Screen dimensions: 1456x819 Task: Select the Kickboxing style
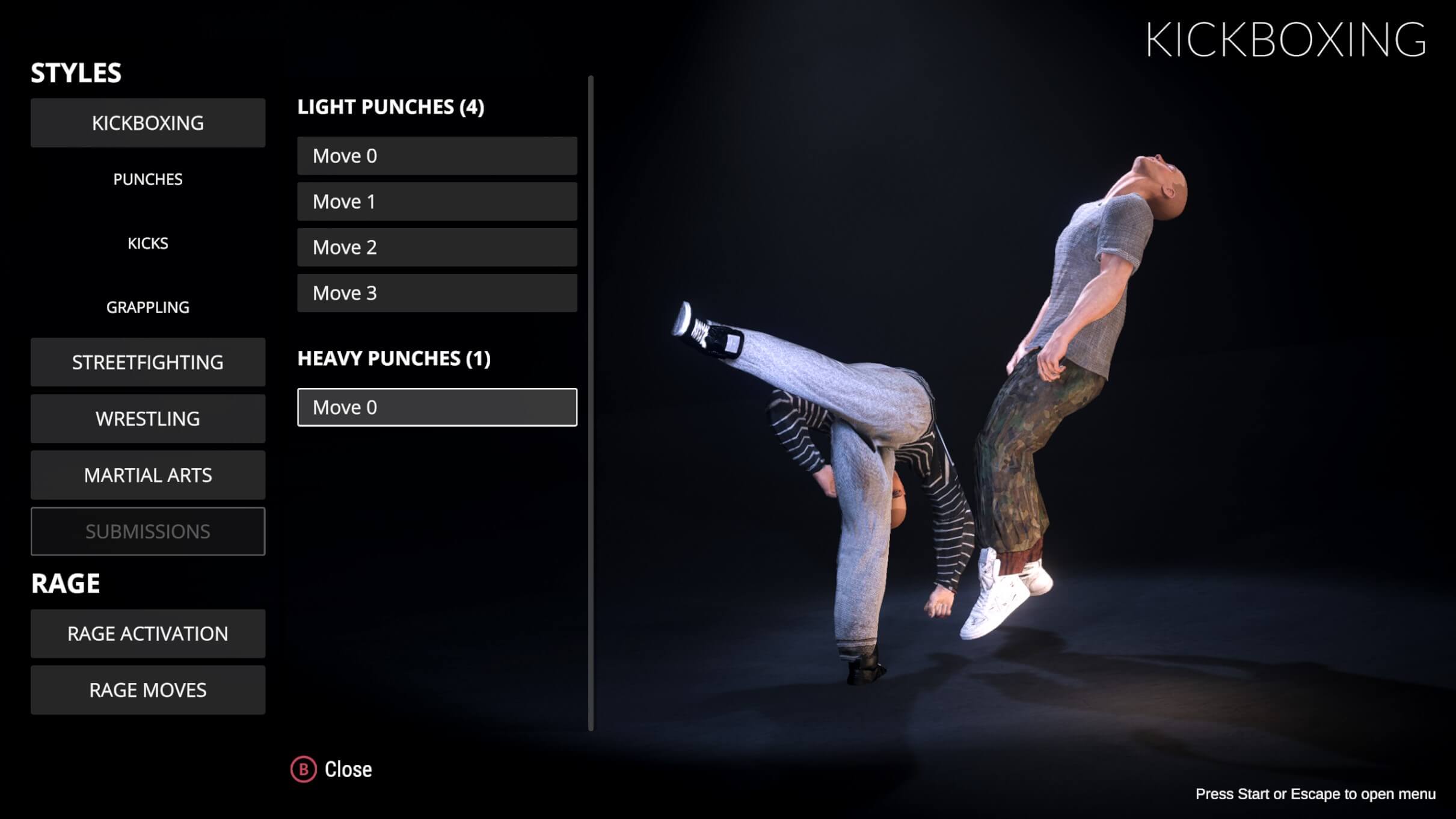coord(147,123)
